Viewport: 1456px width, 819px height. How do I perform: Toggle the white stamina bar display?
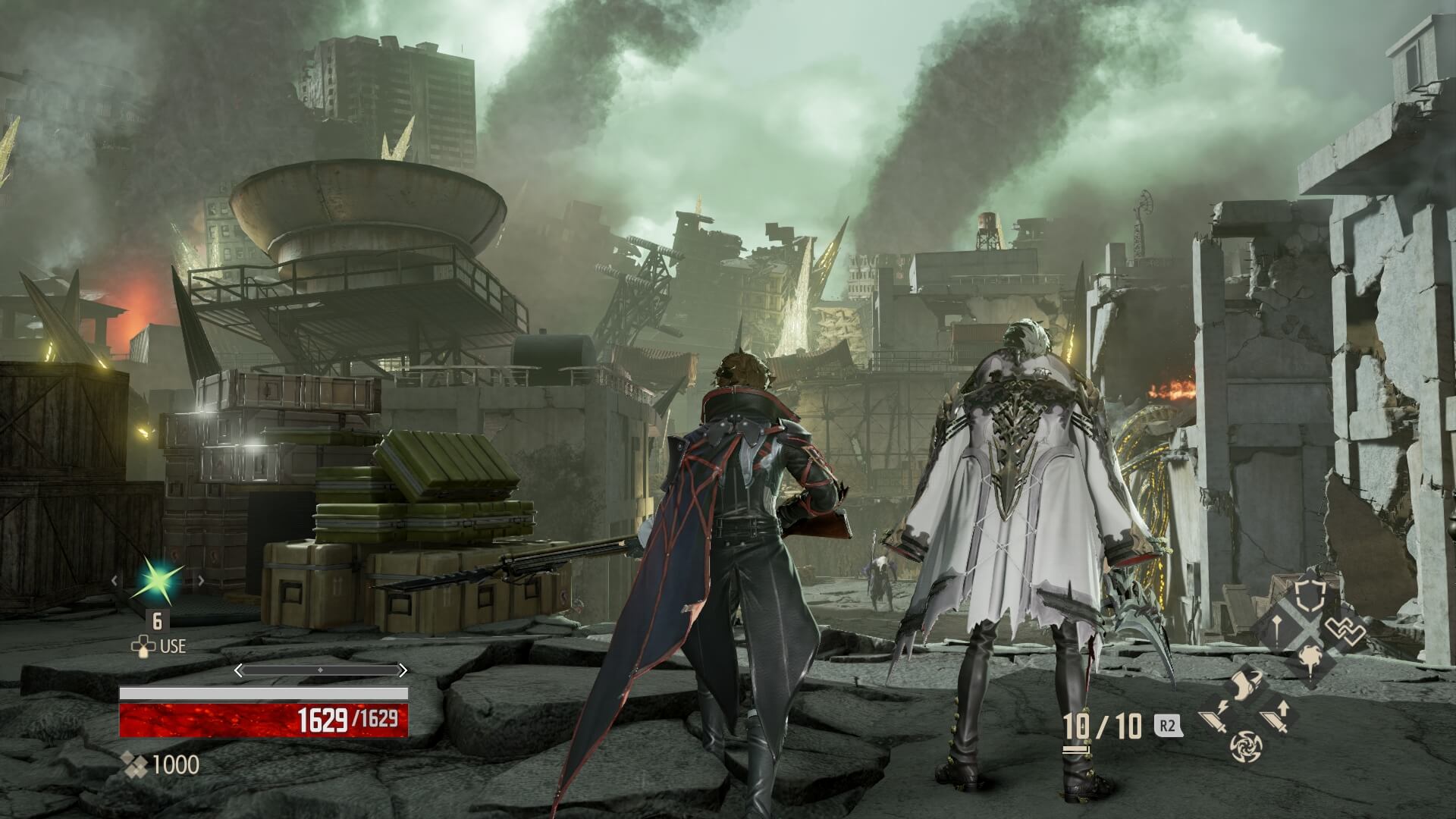(x=264, y=694)
